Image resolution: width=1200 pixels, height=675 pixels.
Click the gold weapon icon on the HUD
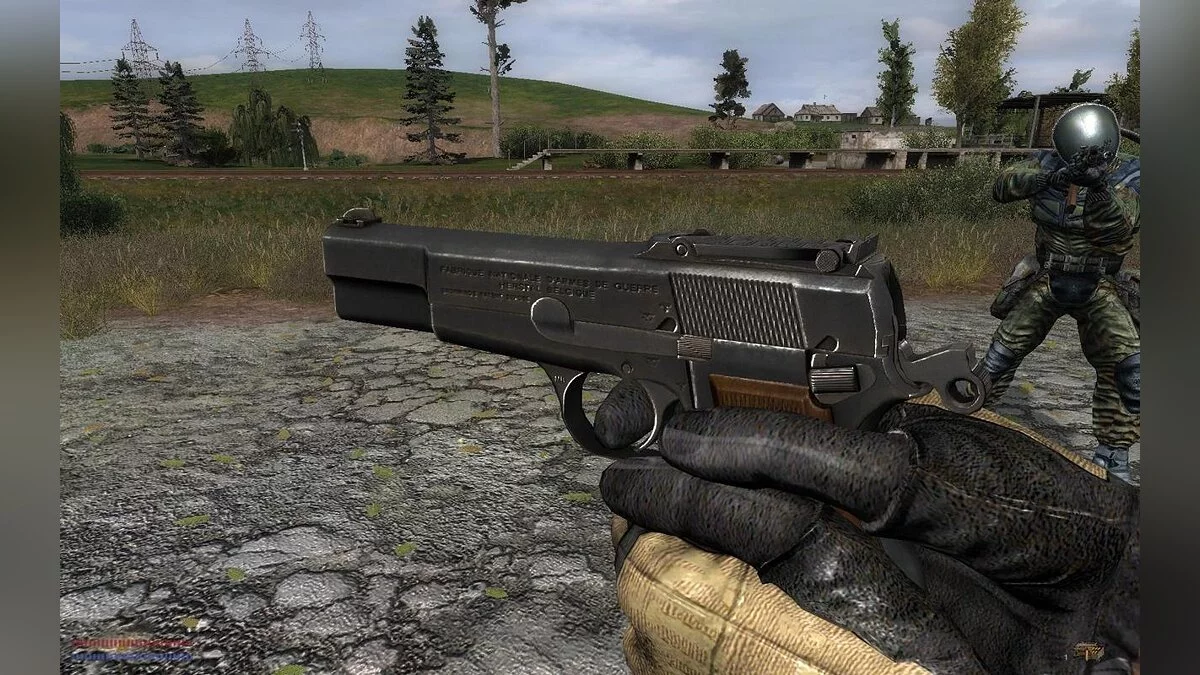pos(1090,651)
